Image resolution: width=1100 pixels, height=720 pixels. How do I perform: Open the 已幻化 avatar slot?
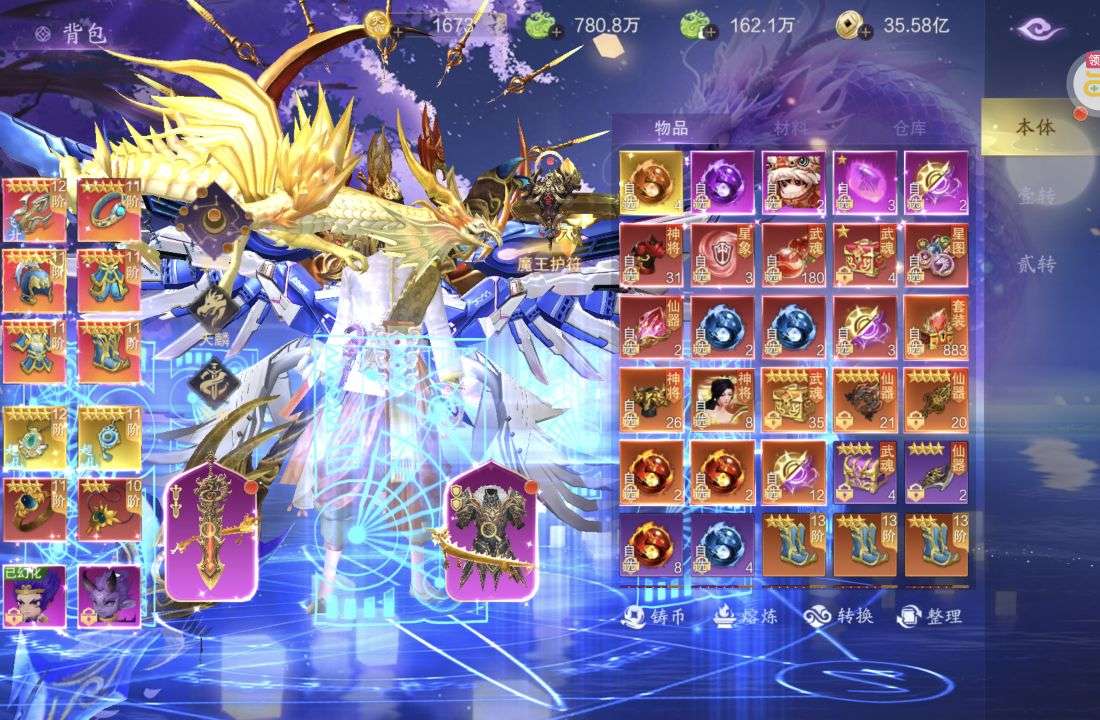34,597
